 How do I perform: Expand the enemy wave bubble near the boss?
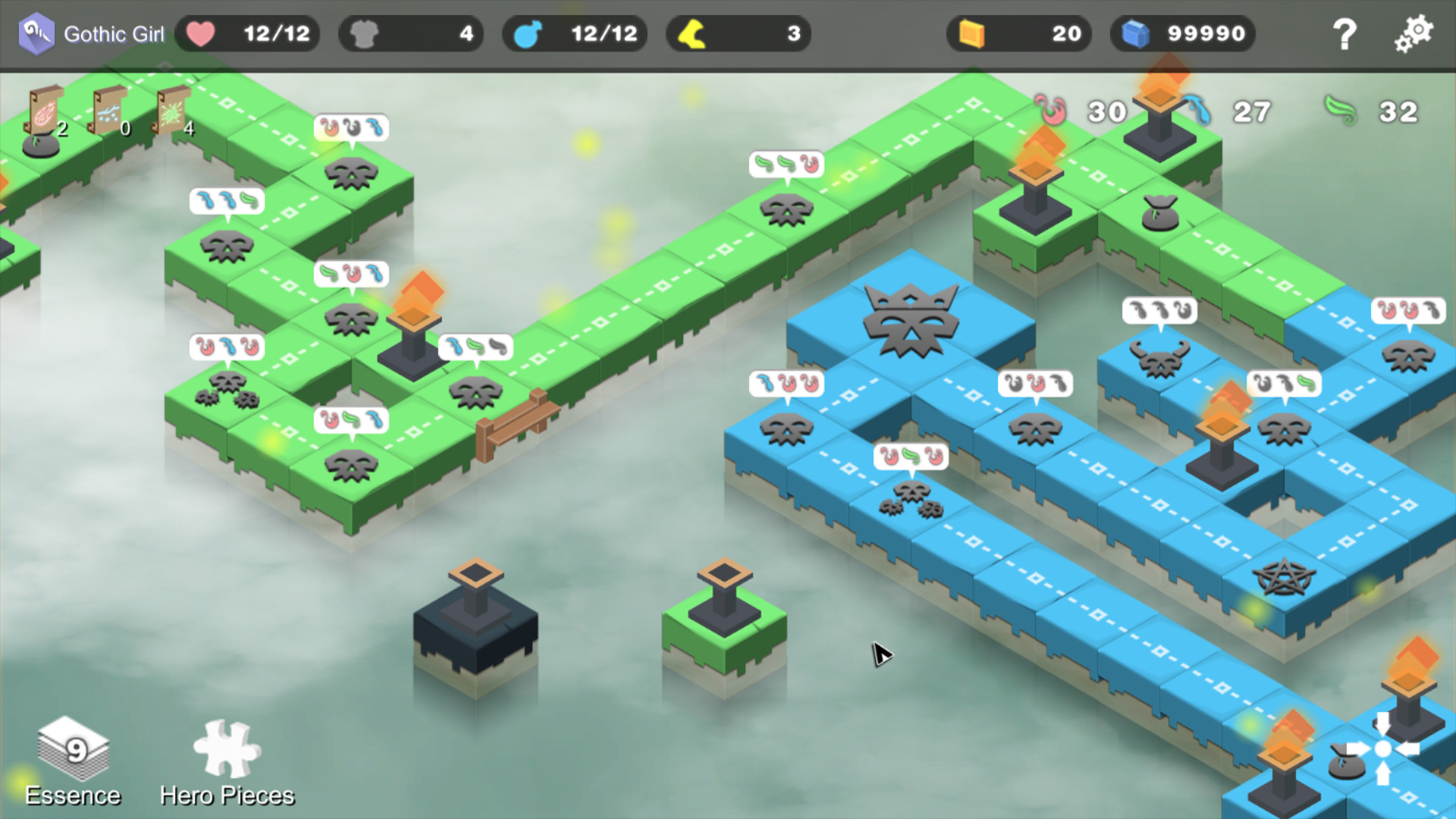pyautogui.click(x=786, y=383)
